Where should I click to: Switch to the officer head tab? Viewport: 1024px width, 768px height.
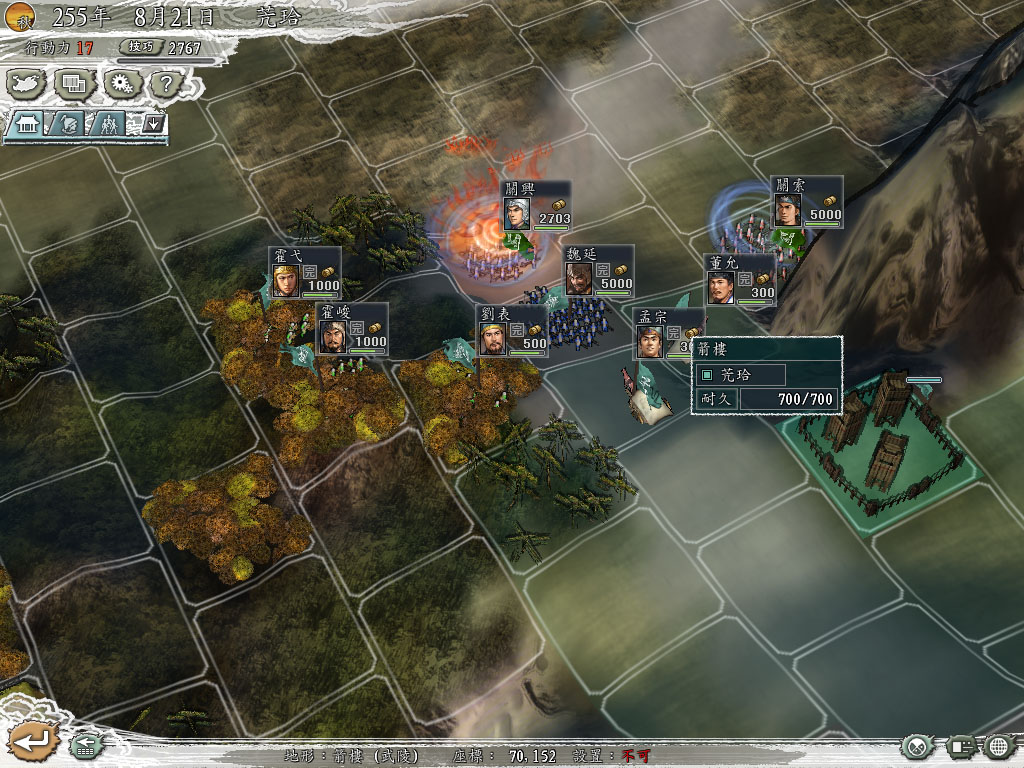pyautogui.click(x=67, y=124)
